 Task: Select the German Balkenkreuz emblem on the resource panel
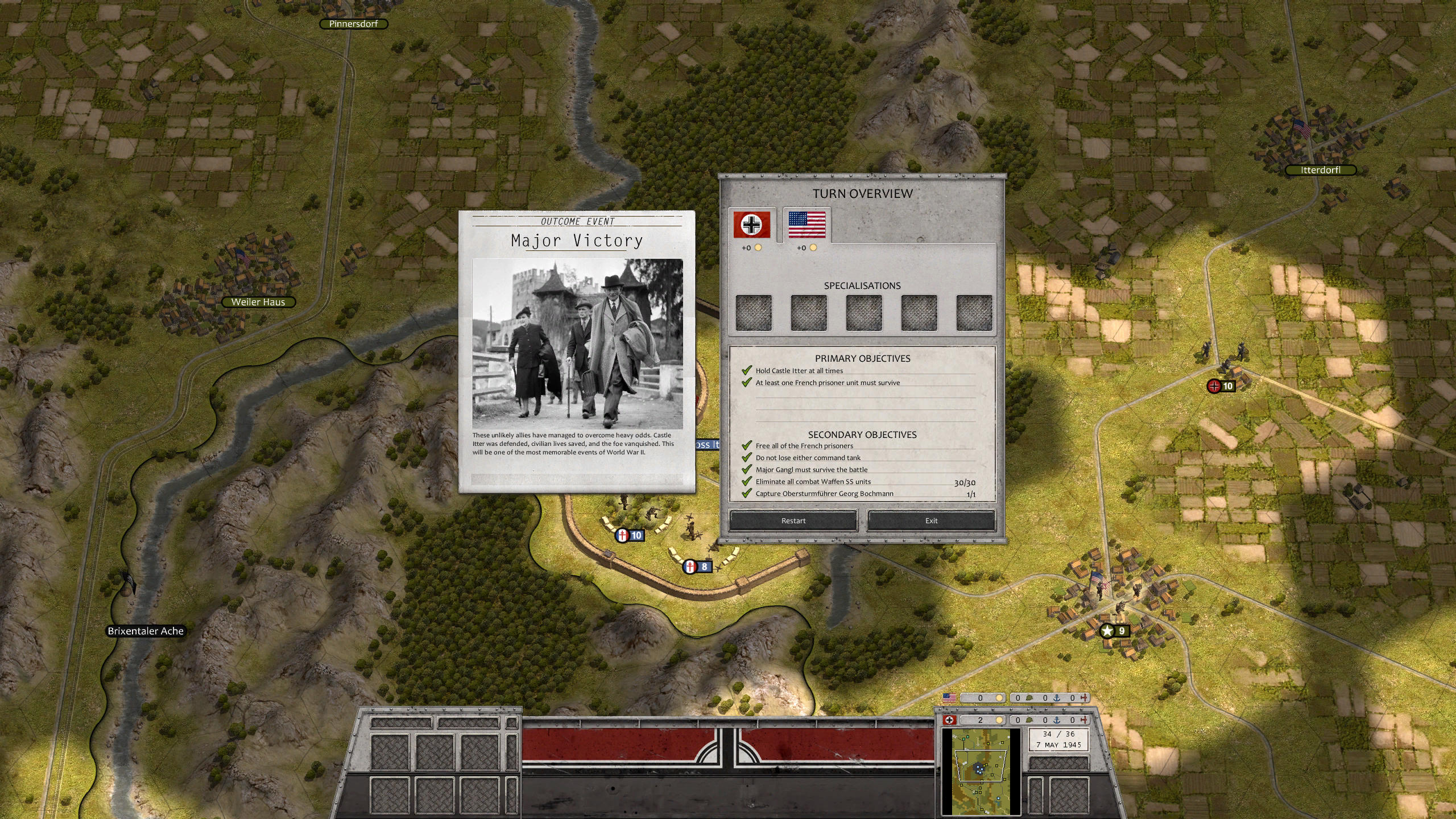pyautogui.click(x=950, y=719)
